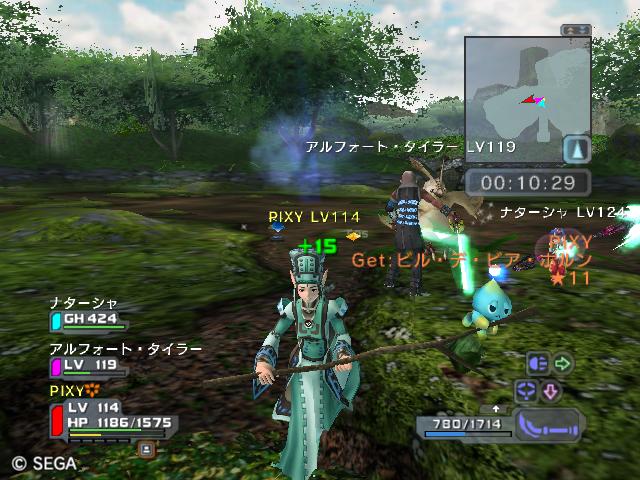Choose the green right-arrow palette icon
Viewport: 640px width, 480px height.
coord(563,363)
